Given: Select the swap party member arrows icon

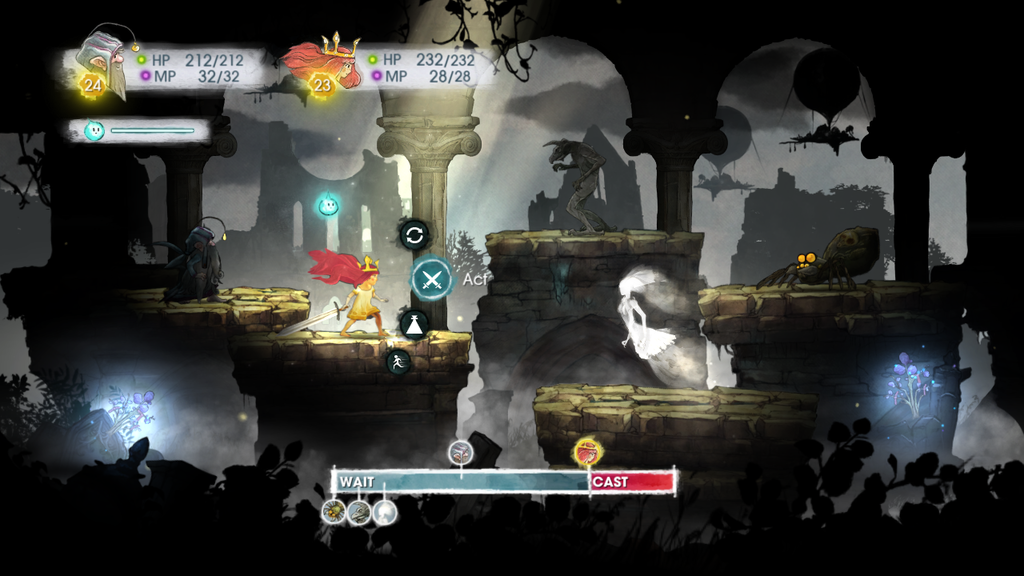Looking at the screenshot, I should pos(414,235).
